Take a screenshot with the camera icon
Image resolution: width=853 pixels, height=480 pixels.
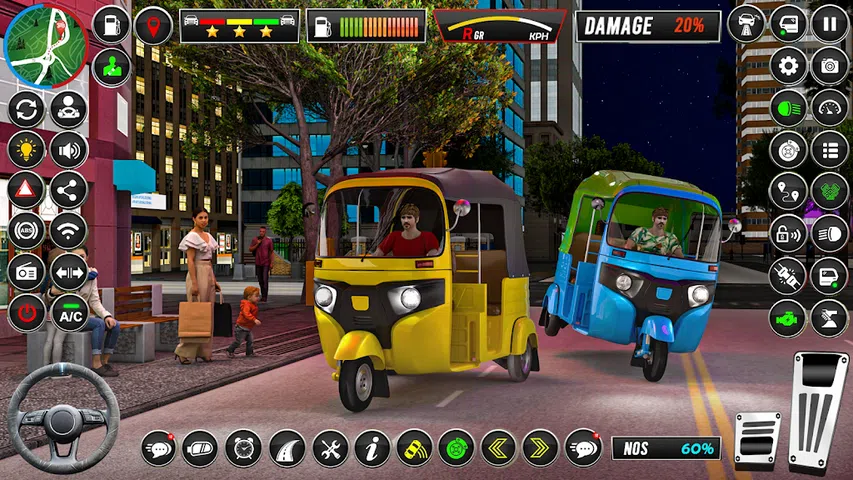[x=830, y=66]
